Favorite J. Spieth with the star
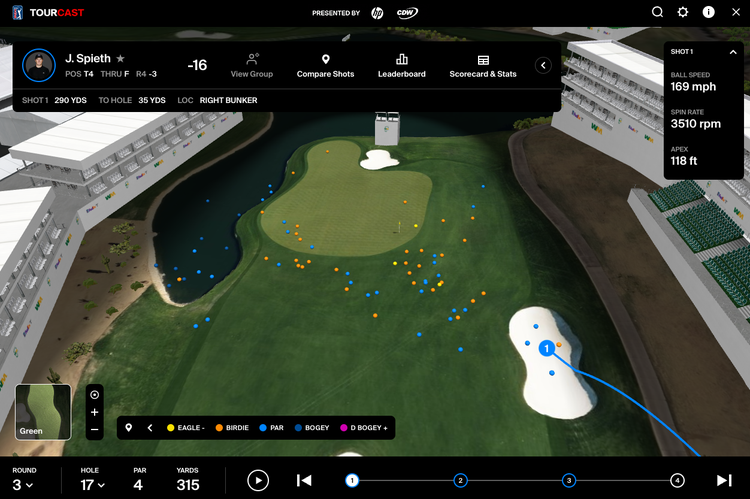 pos(121,59)
